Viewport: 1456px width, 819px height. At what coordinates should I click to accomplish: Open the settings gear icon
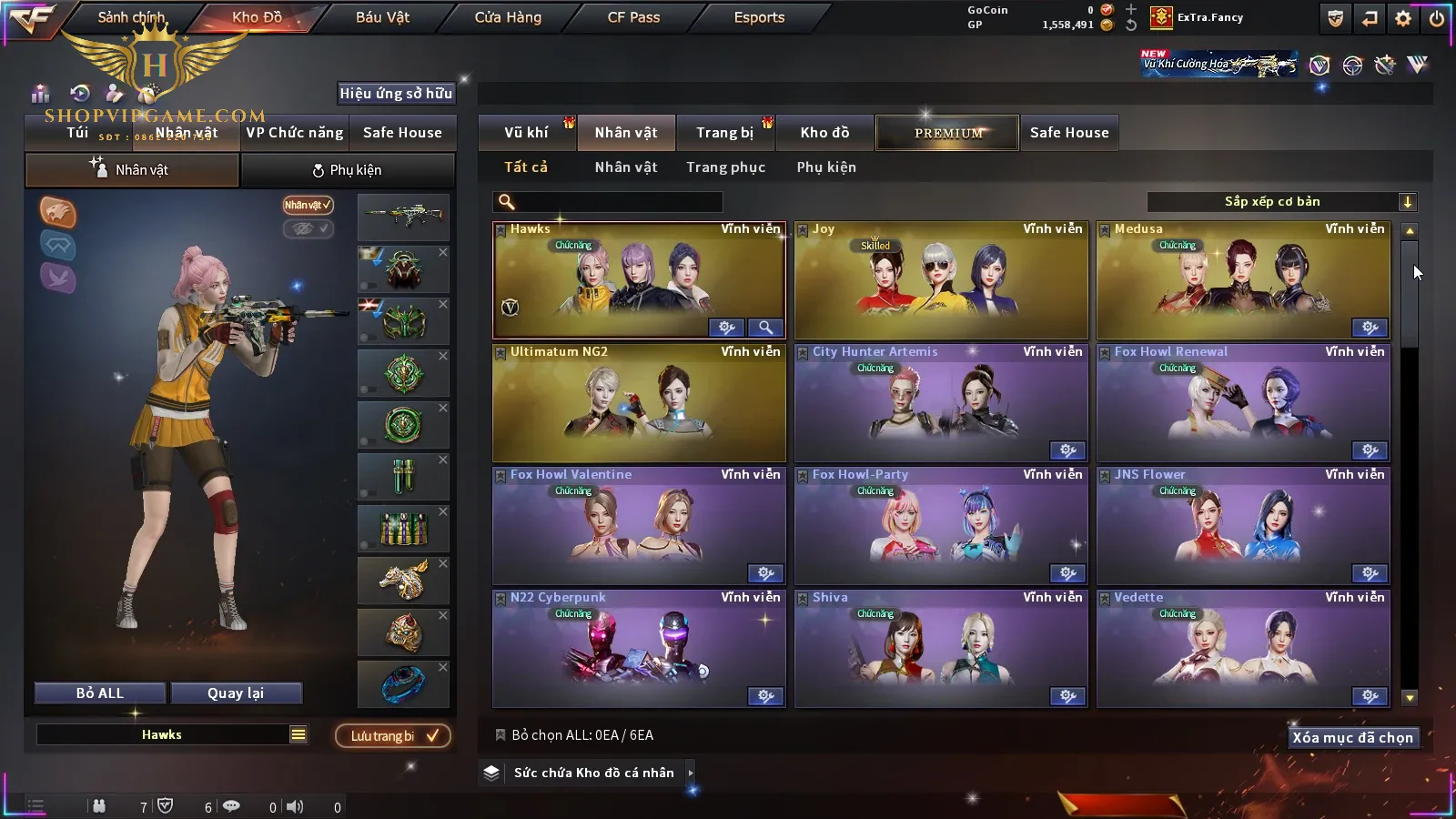coord(1403,18)
